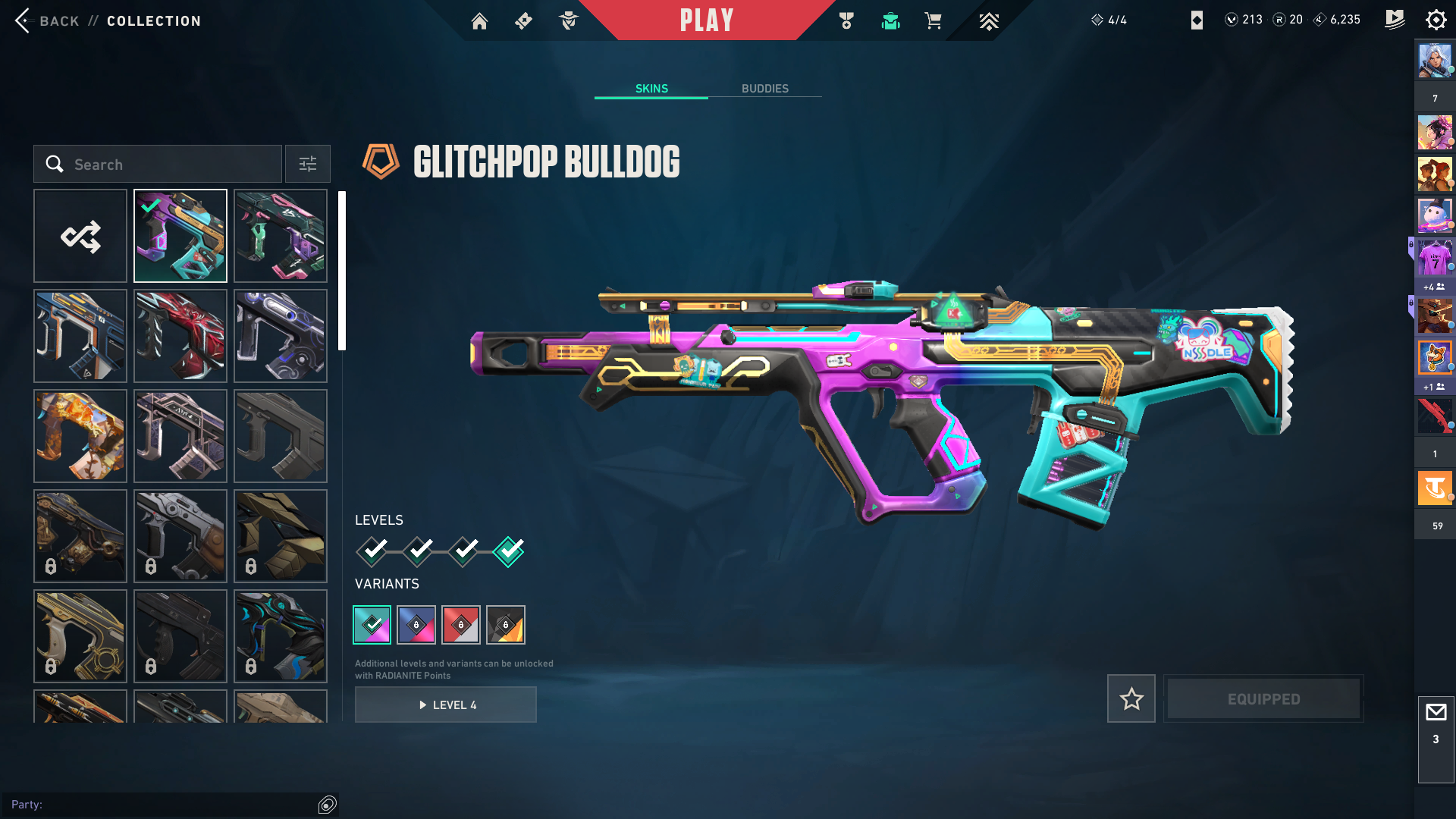Open the Home screen icon

click(x=479, y=21)
